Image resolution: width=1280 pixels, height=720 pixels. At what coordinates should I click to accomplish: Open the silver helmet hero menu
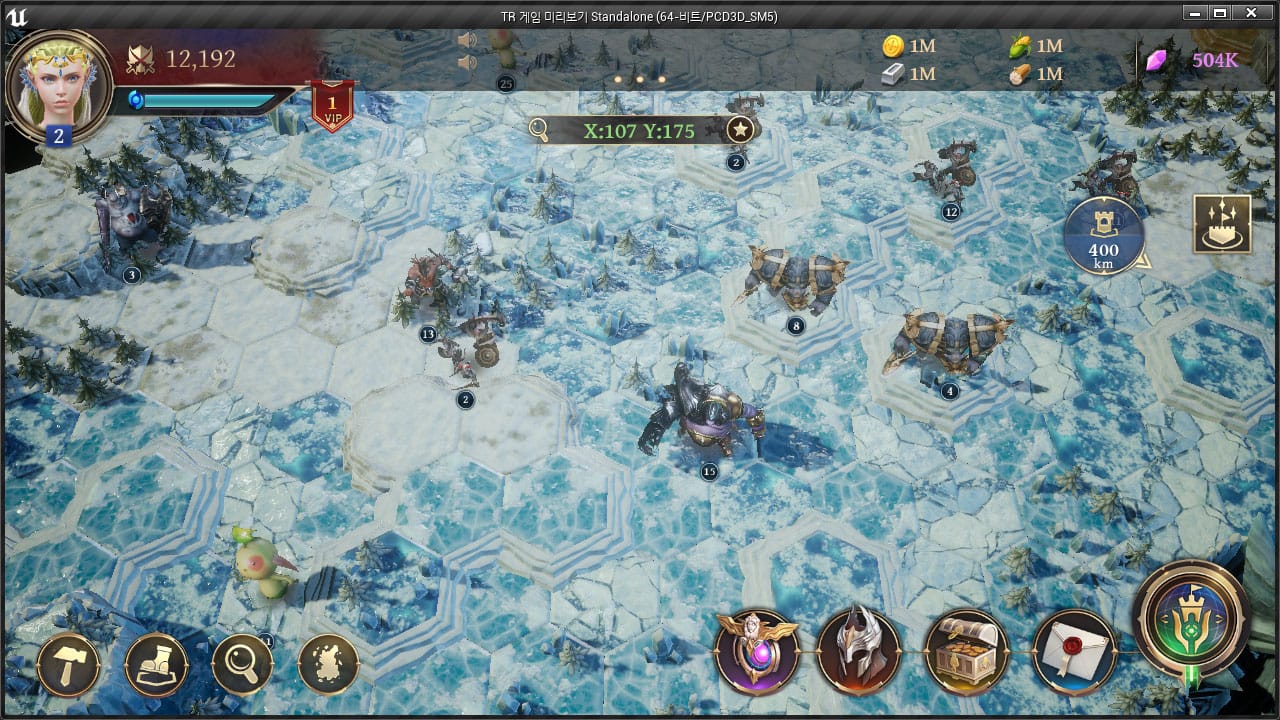[x=859, y=651]
